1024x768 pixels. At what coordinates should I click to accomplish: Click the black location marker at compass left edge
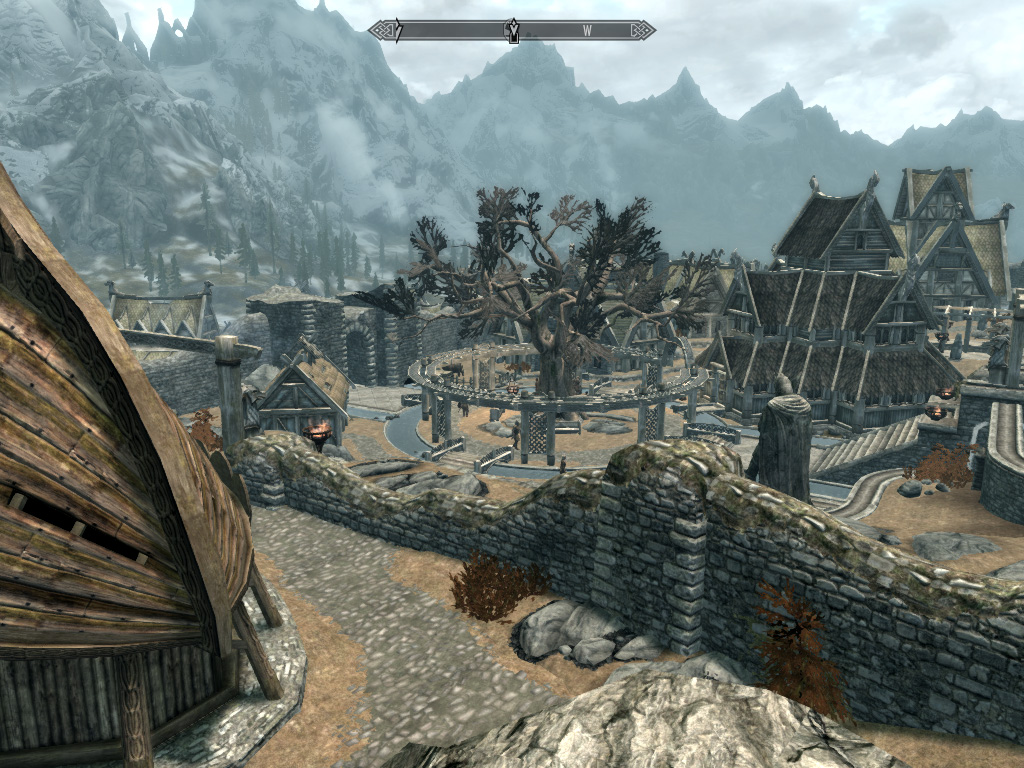click(397, 31)
